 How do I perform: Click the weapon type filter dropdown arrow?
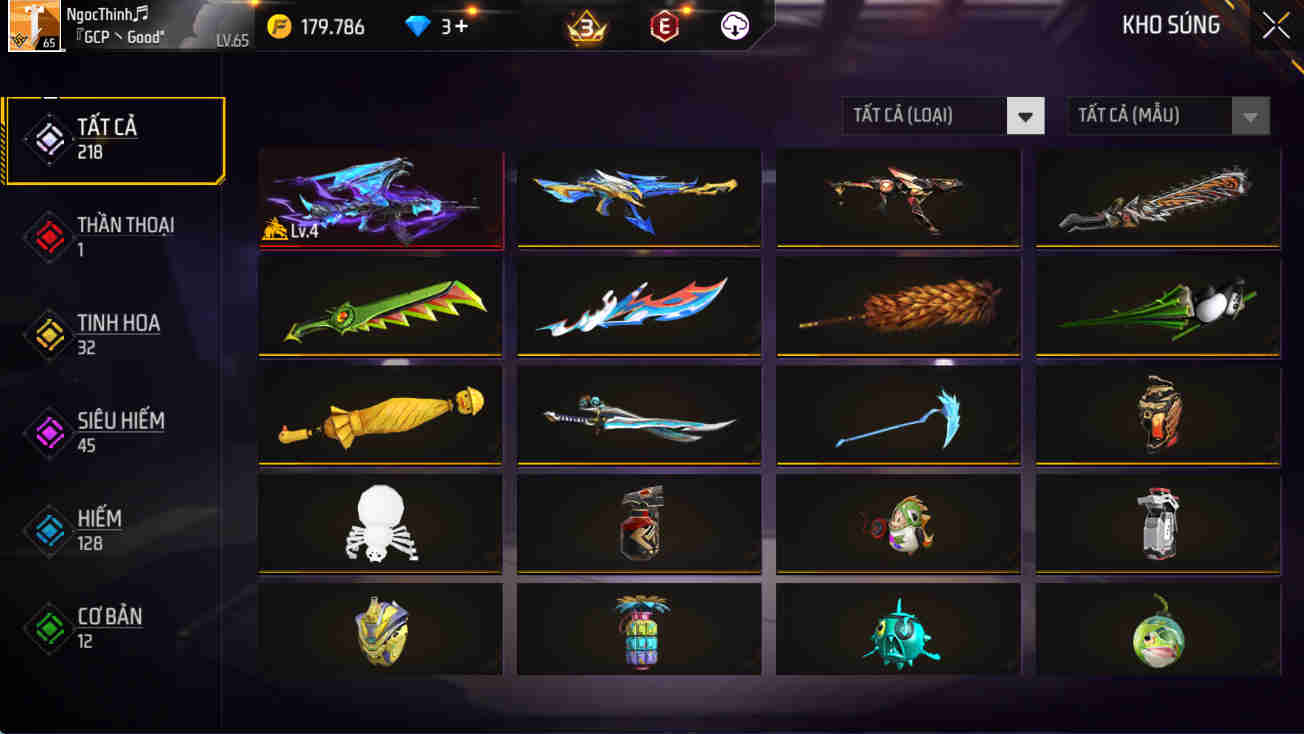(1024, 116)
